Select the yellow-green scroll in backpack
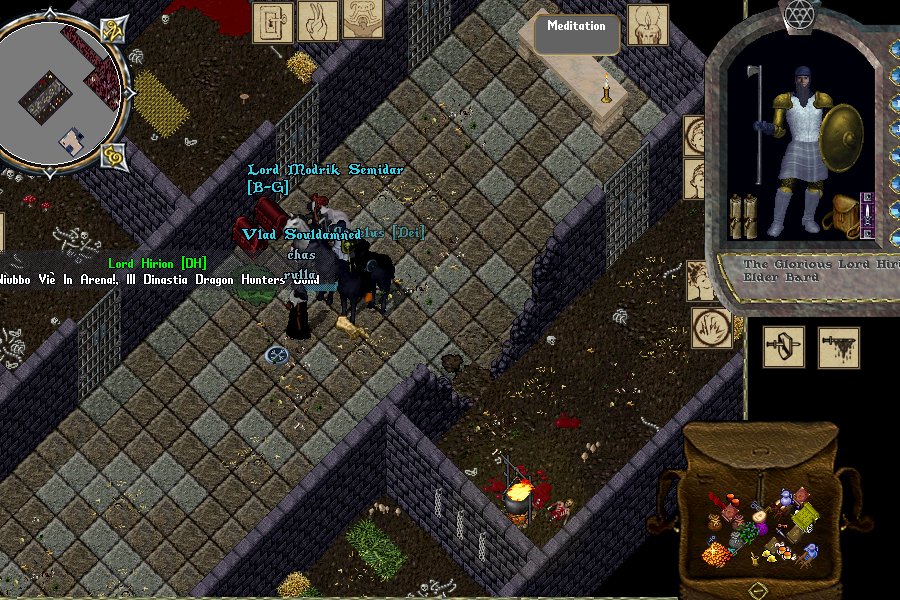900x600 pixels. 805,517
